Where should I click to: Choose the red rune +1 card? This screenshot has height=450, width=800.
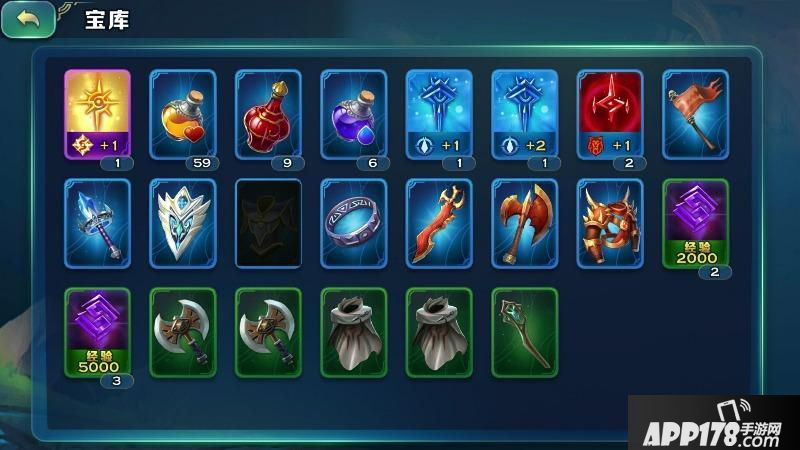pos(610,113)
